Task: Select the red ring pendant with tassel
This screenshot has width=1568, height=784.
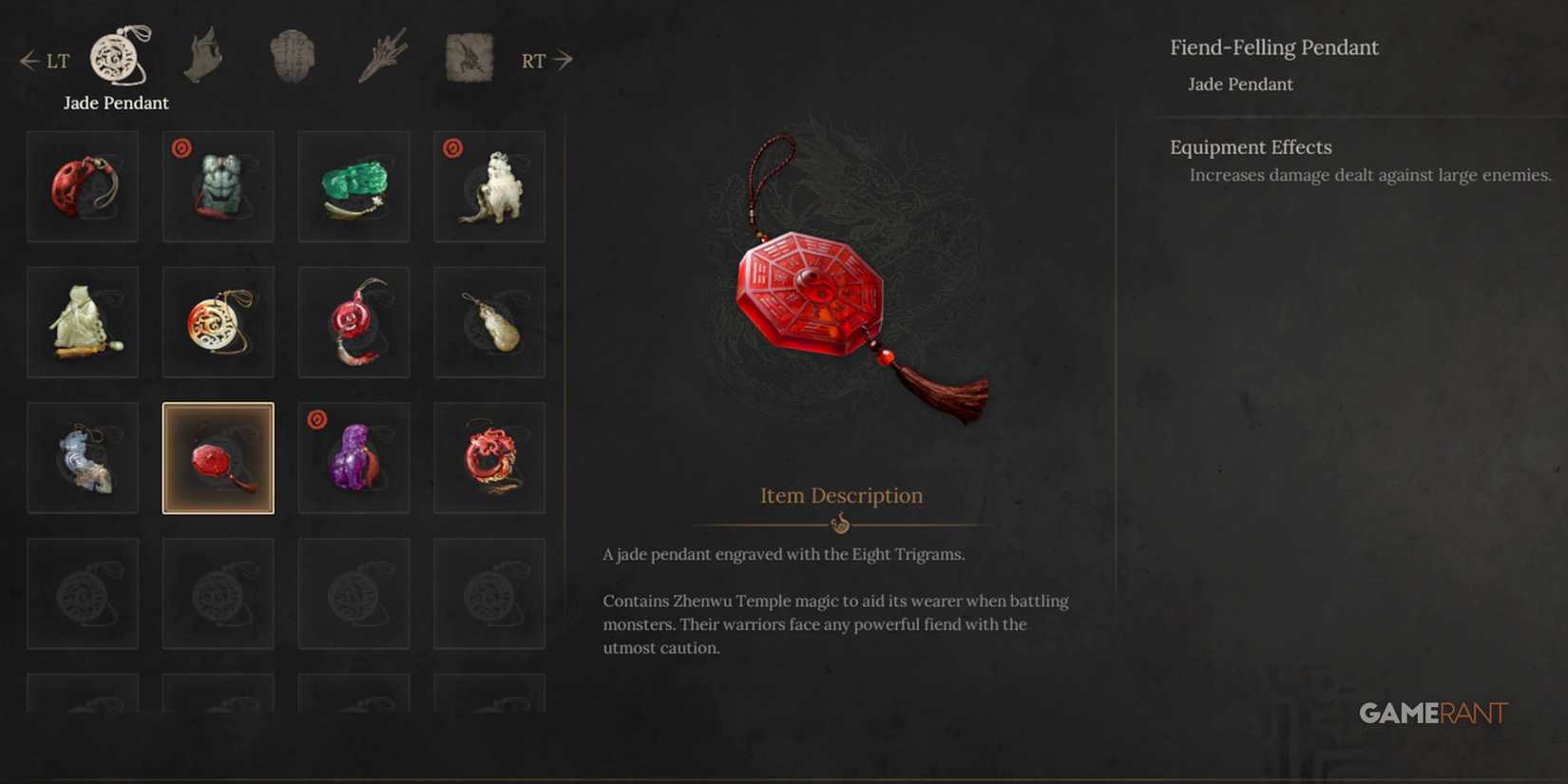Action: click(354, 321)
